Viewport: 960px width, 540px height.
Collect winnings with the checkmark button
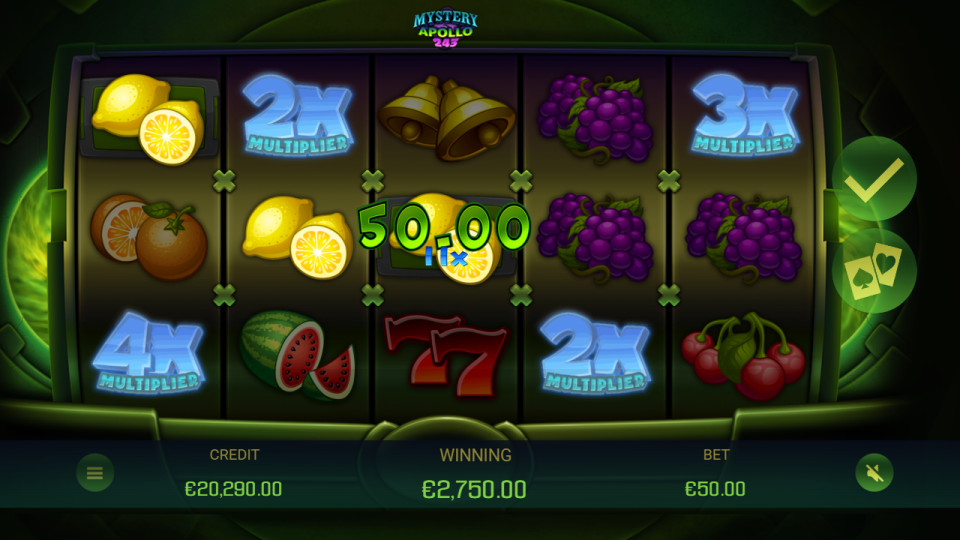tap(873, 179)
